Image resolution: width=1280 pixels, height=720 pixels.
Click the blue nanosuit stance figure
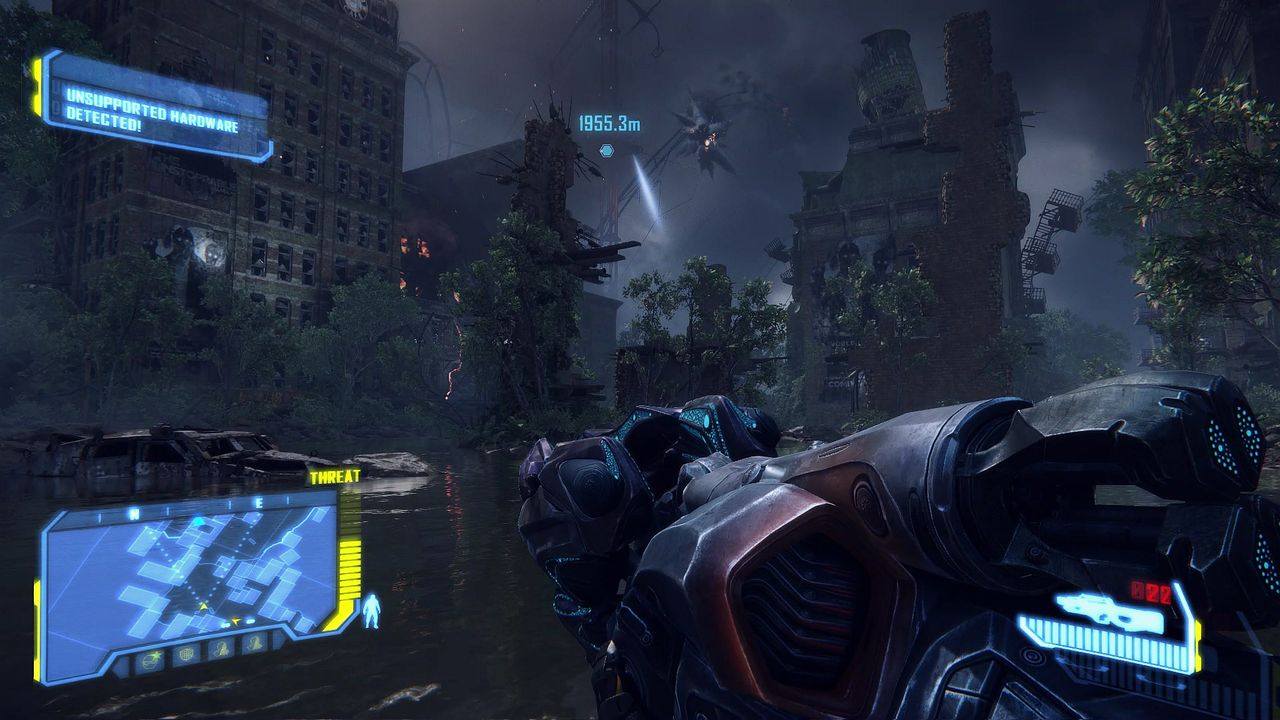coord(372,611)
